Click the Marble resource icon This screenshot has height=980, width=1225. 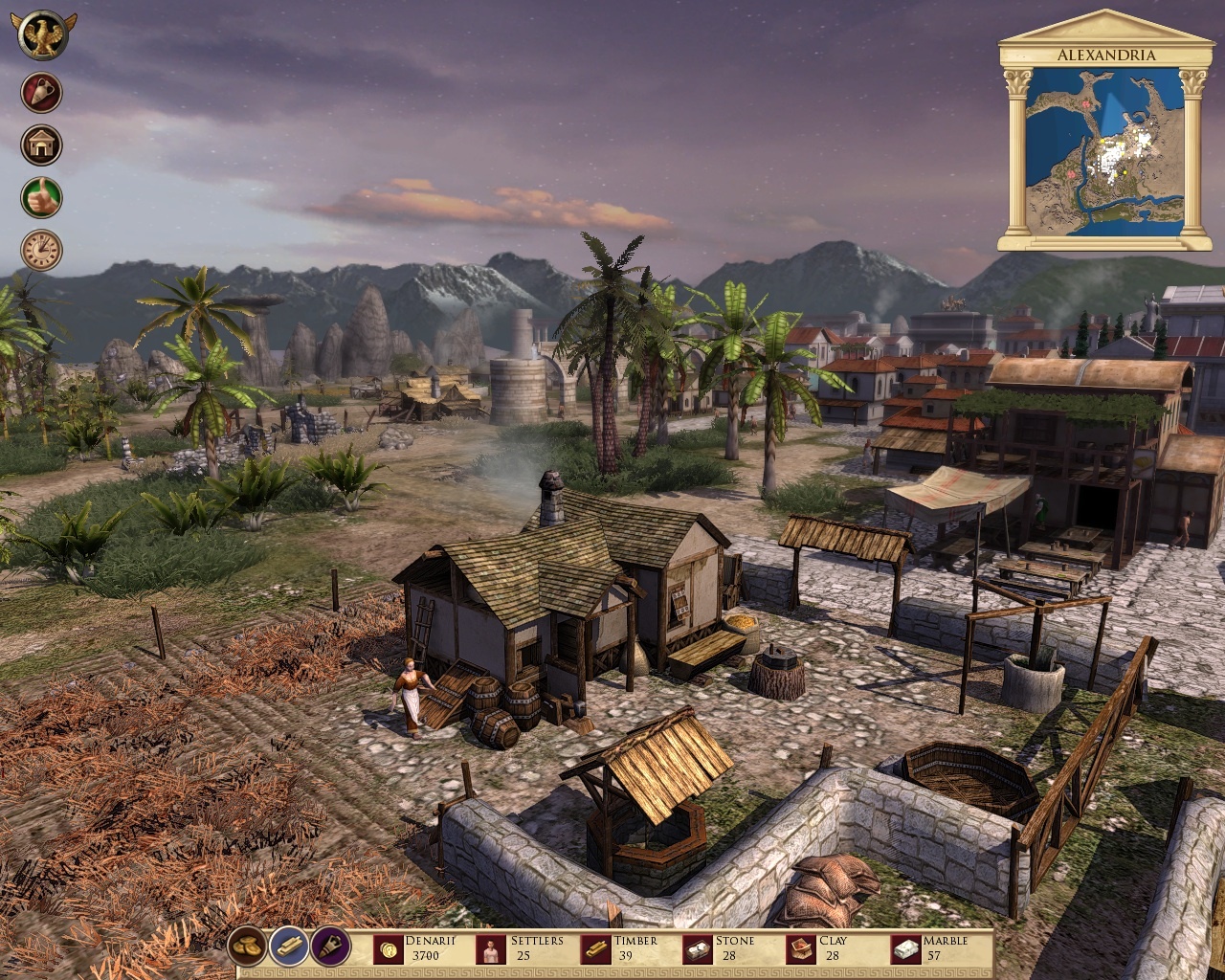[903, 949]
